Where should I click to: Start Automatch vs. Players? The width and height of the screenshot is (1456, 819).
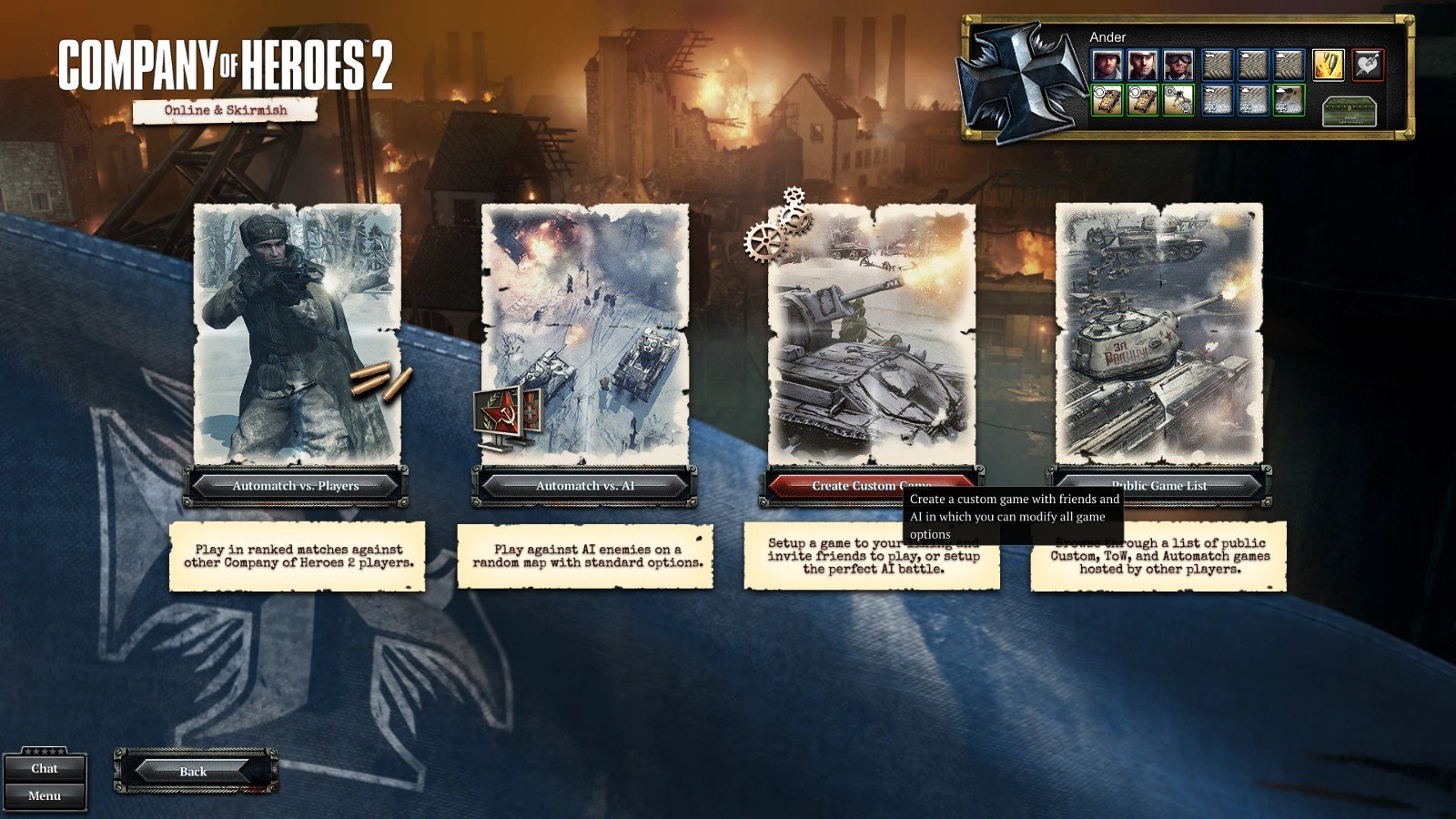[296, 486]
